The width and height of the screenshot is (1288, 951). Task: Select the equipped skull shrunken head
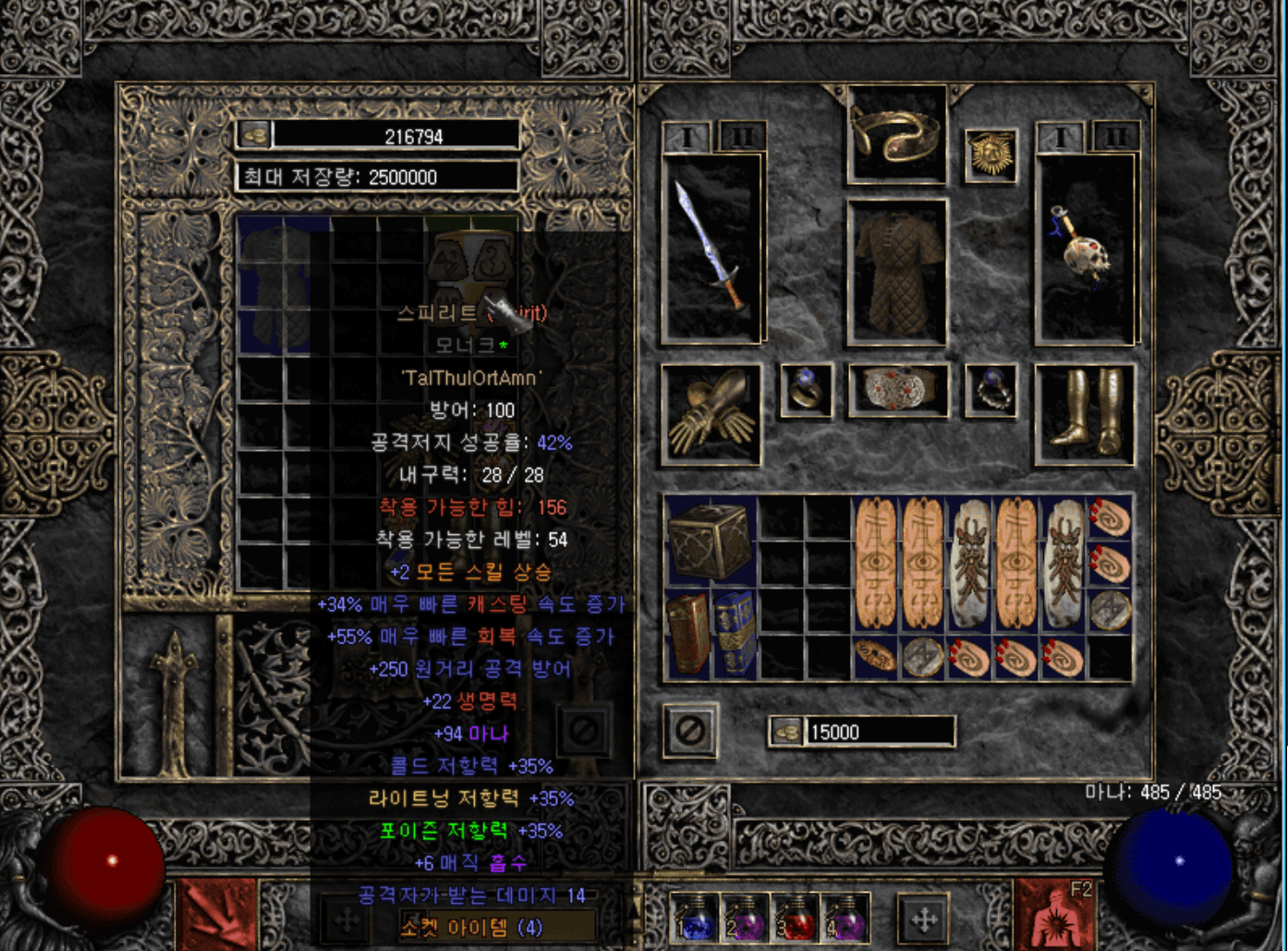point(1085,247)
